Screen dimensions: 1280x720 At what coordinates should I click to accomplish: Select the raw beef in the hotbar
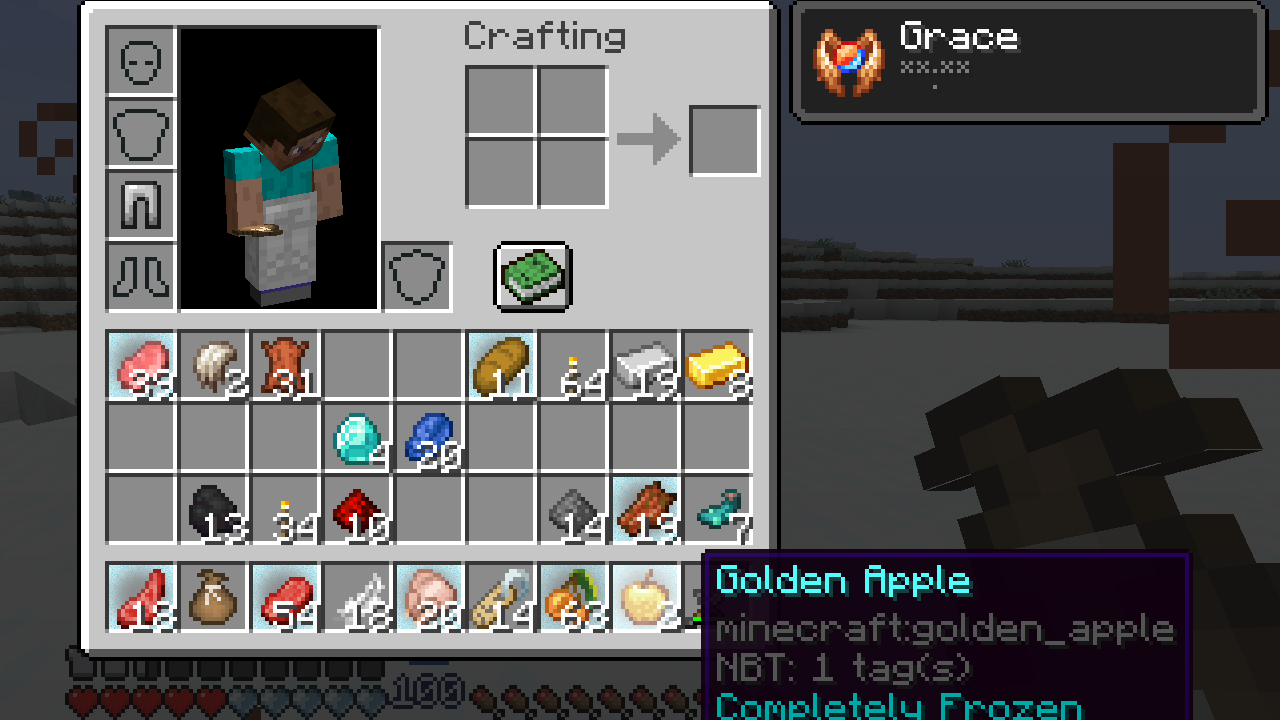tap(285, 595)
